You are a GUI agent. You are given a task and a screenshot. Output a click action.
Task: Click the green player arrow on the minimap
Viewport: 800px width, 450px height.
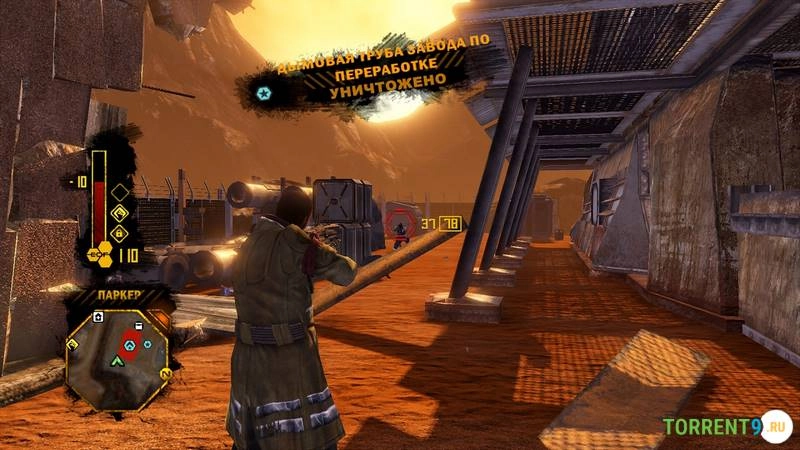pyautogui.click(x=118, y=359)
